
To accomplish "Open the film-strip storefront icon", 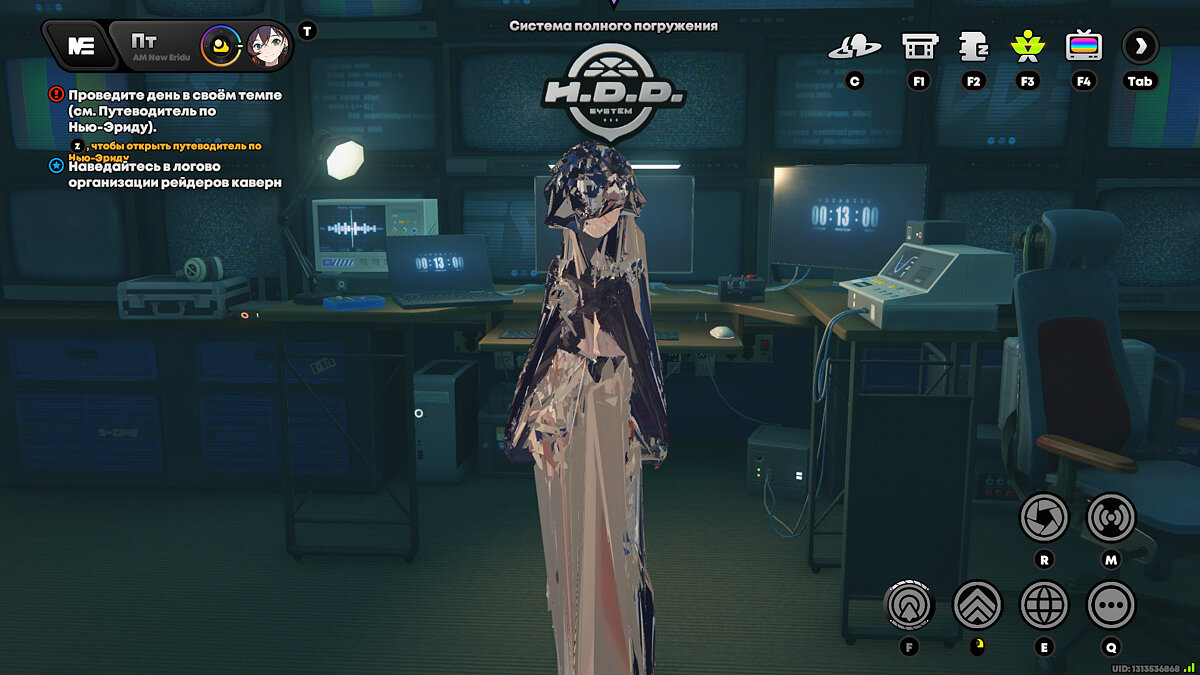I will [919, 46].
